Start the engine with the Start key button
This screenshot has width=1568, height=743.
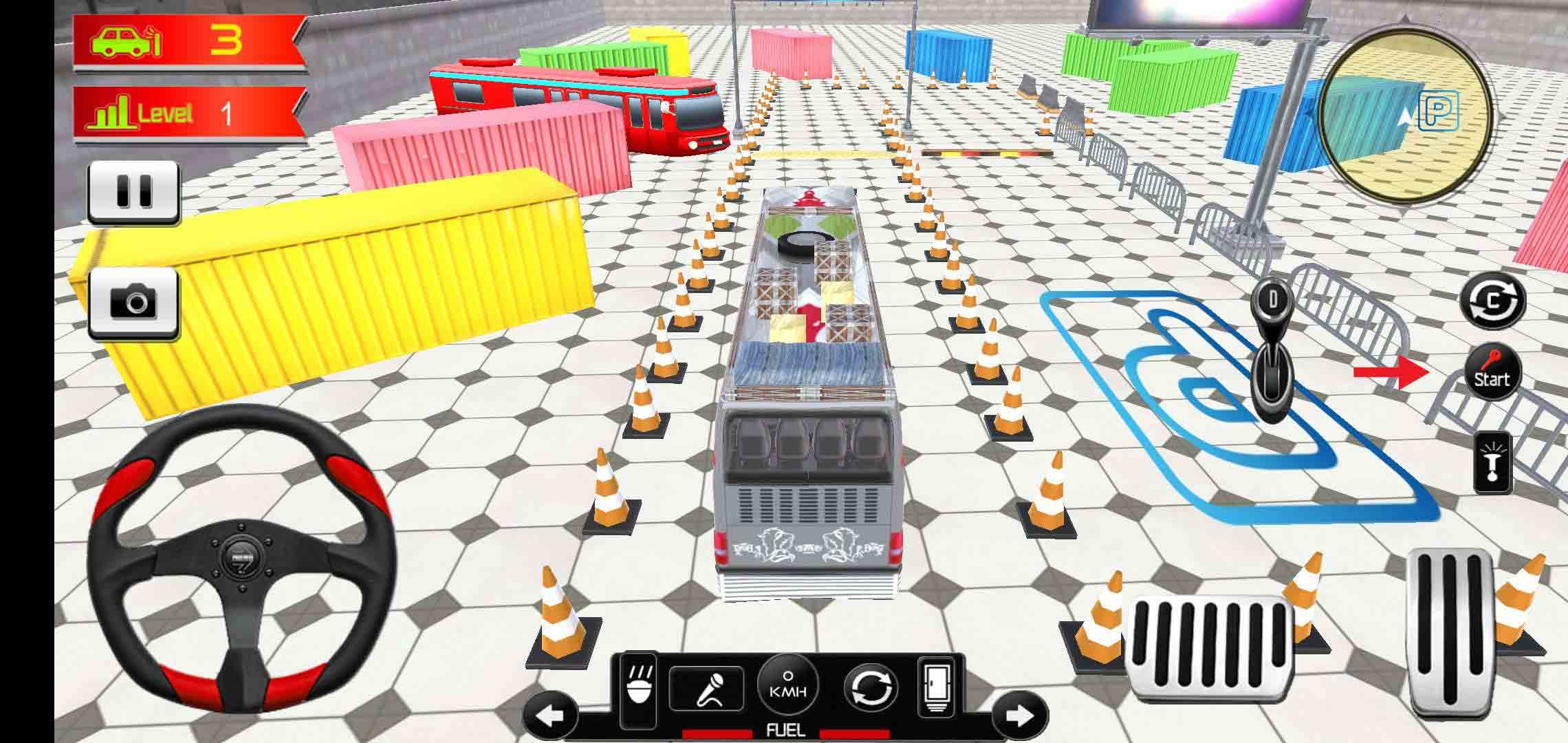[1491, 373]
